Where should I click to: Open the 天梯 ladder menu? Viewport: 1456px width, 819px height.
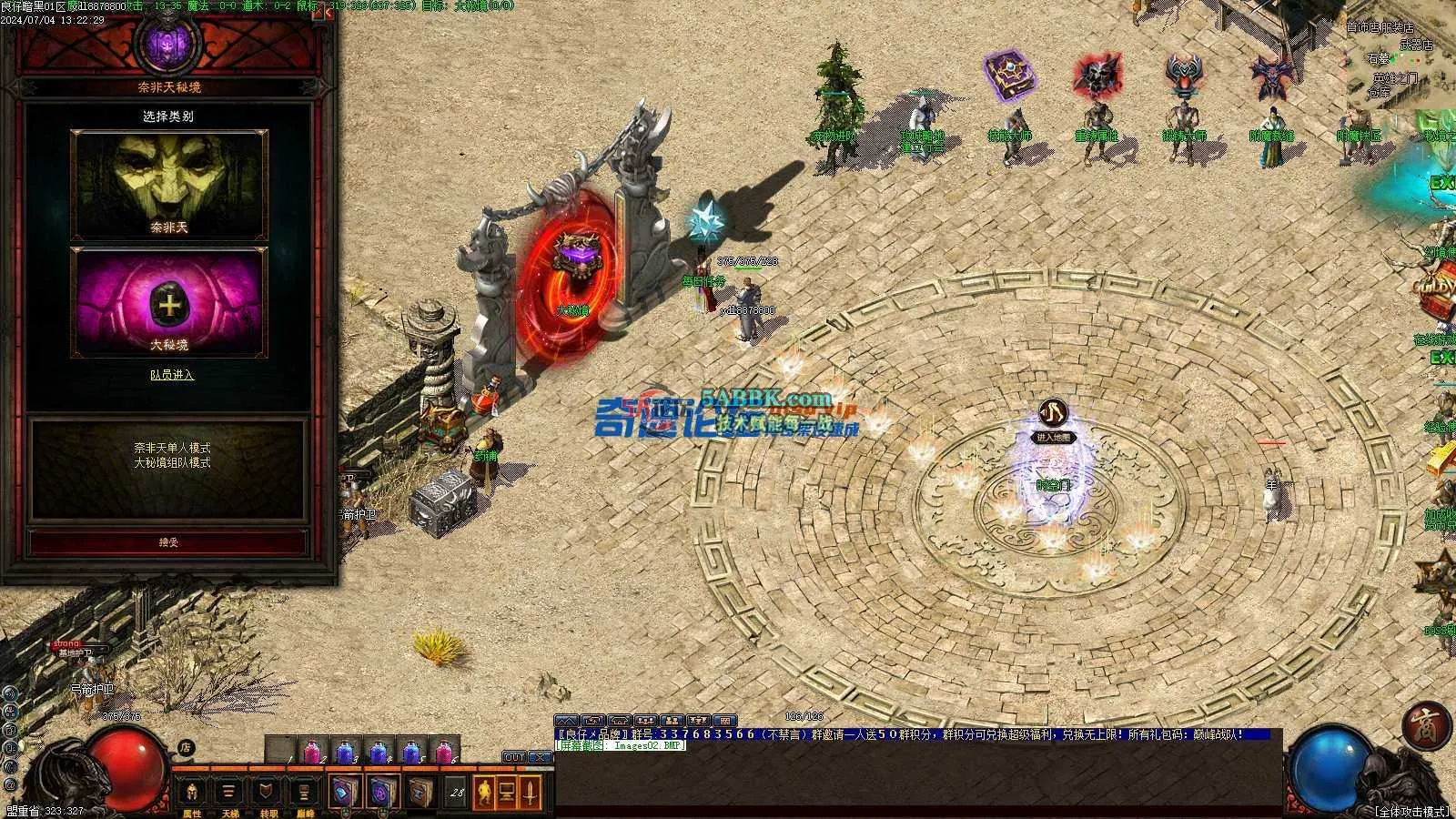coord(229,794)
